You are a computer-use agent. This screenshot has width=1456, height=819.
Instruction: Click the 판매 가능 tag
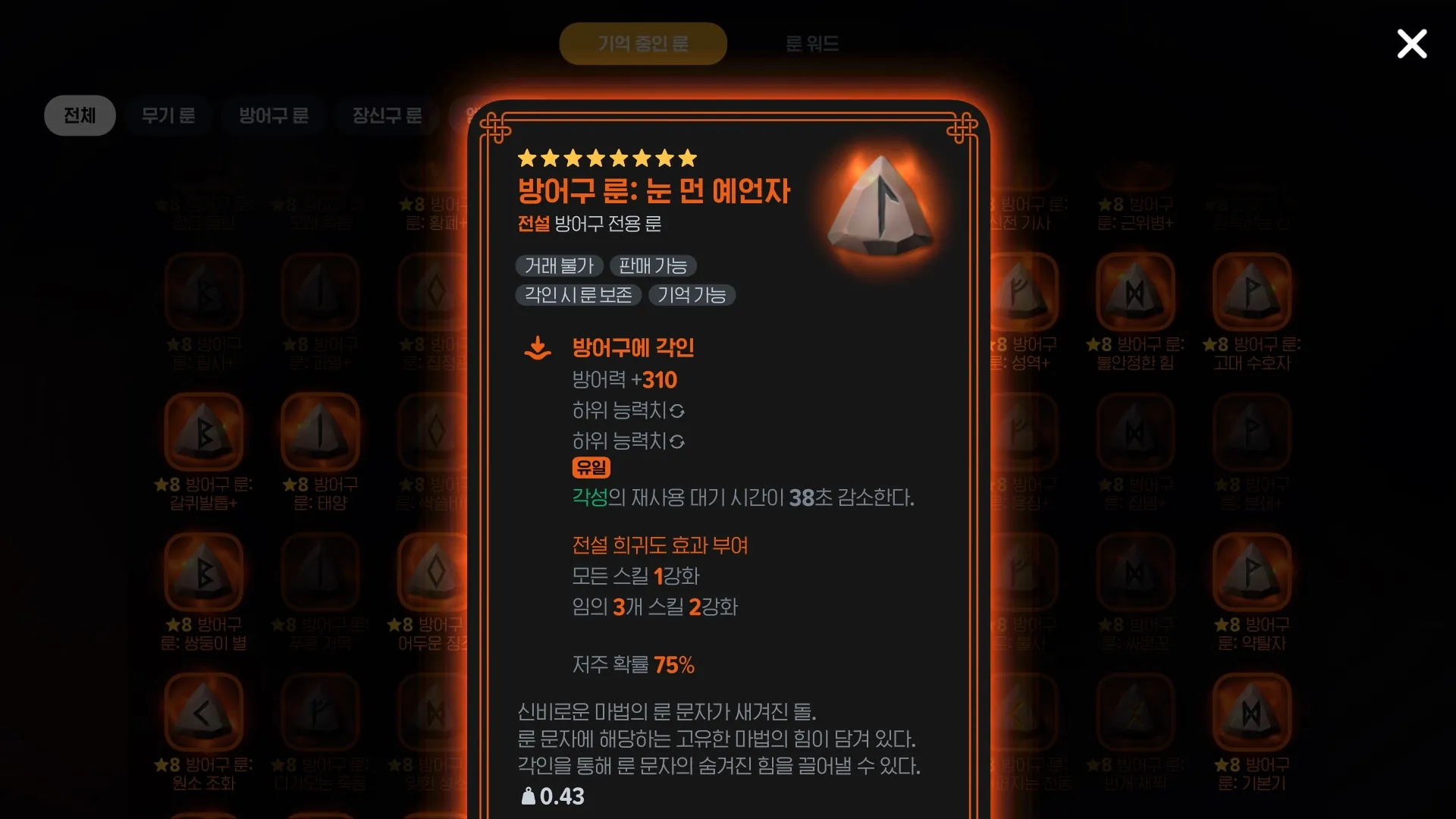click(x=653, y=265)
